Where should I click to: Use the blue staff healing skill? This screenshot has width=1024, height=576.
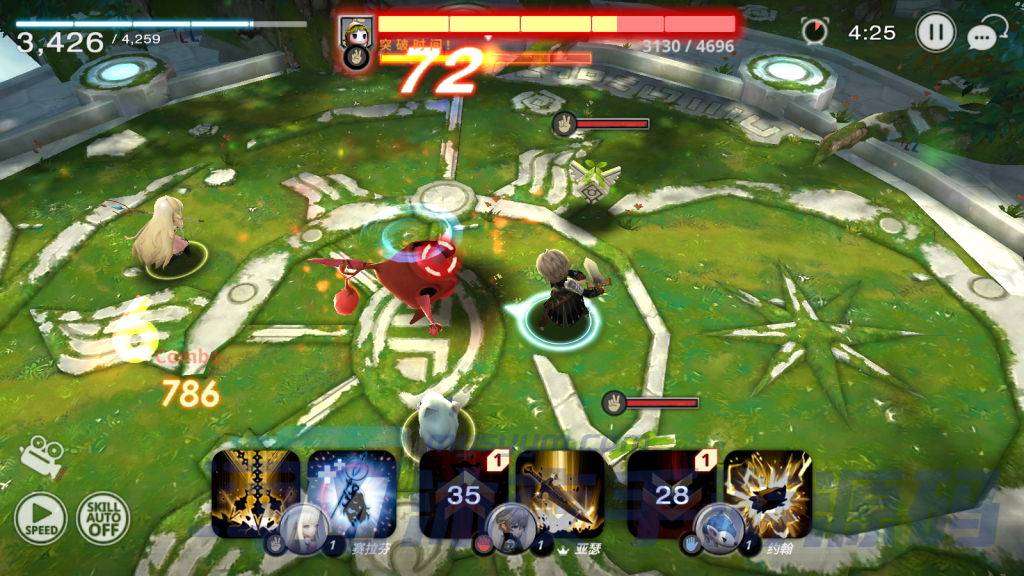[350, 490]
